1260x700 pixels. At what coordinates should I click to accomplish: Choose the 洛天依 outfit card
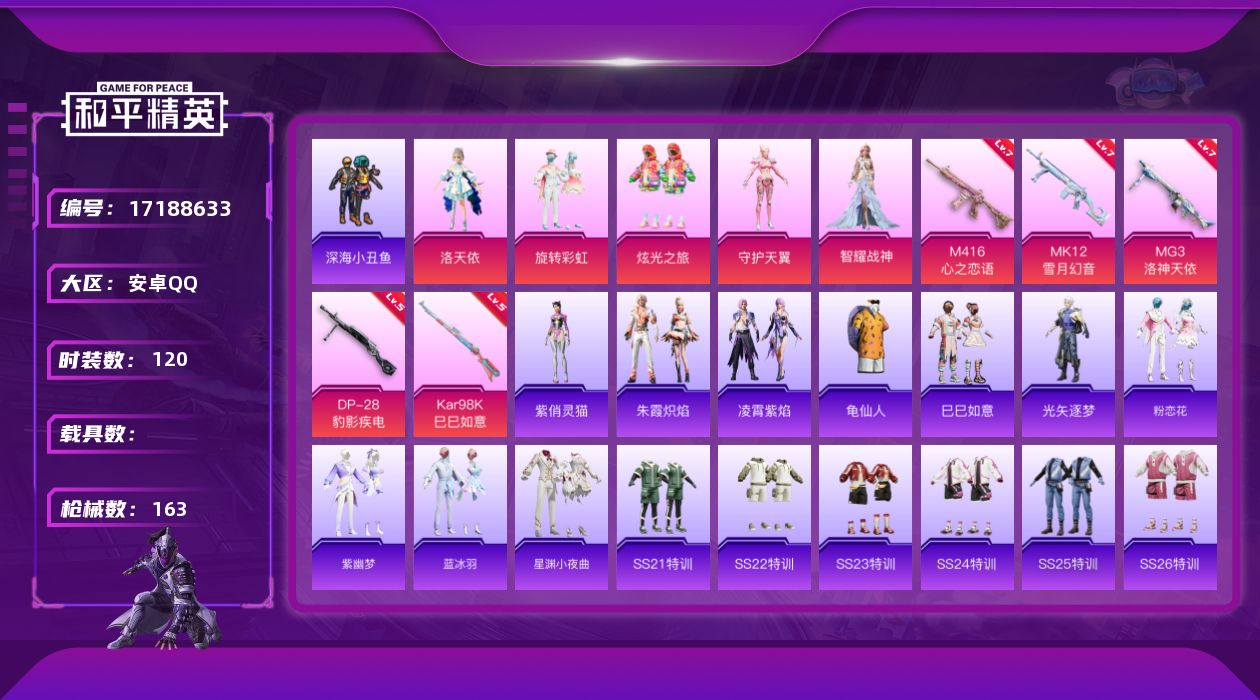pos(460,211)
